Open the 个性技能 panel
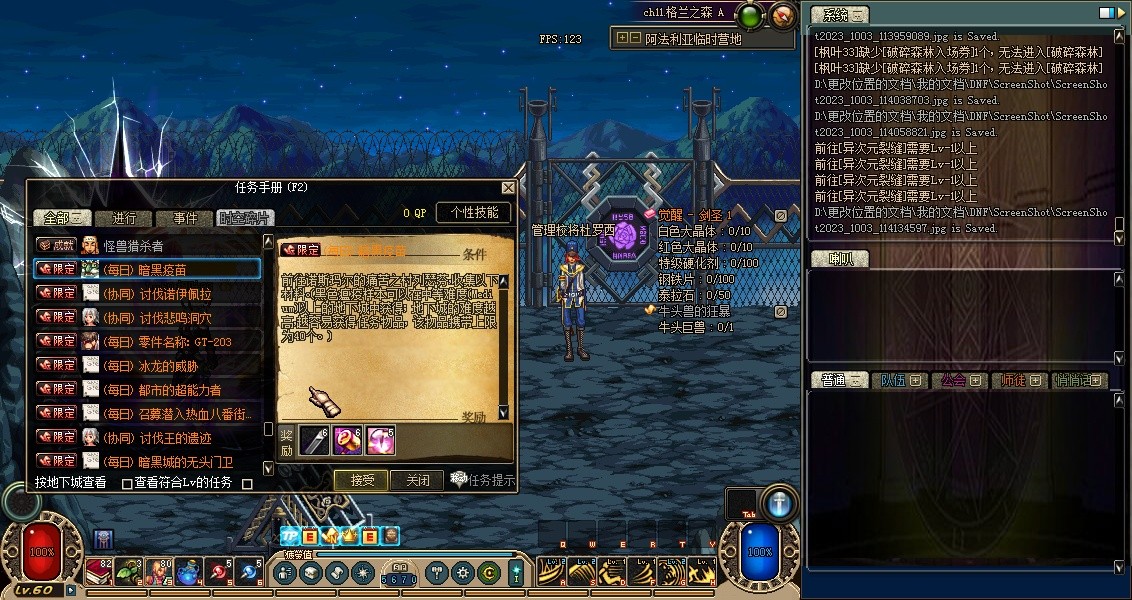The height and width of the screenshot is (600, 1132). coord(474,212)
